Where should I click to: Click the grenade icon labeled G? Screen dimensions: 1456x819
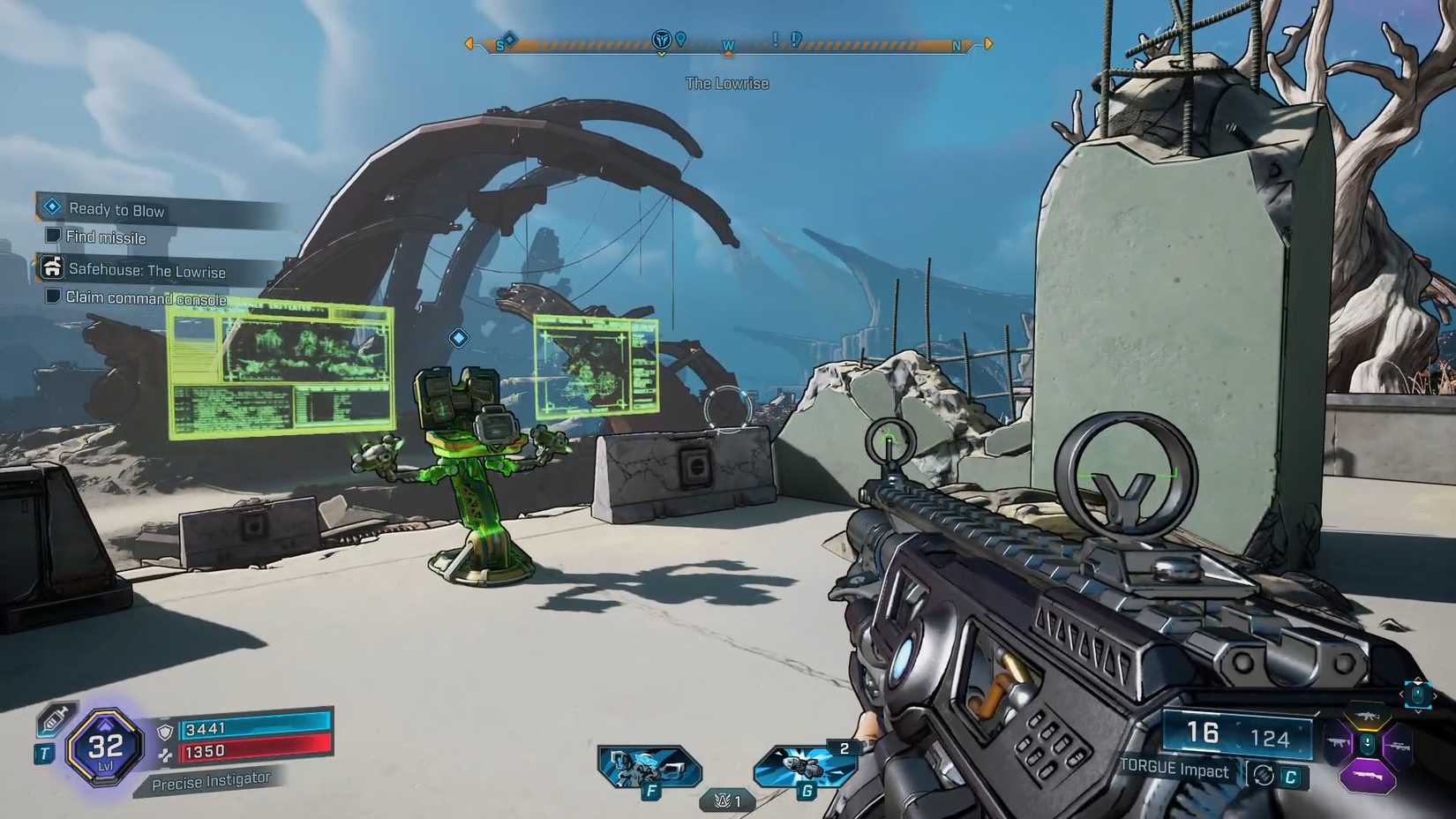pyautogui.click(x=804, y=764)
